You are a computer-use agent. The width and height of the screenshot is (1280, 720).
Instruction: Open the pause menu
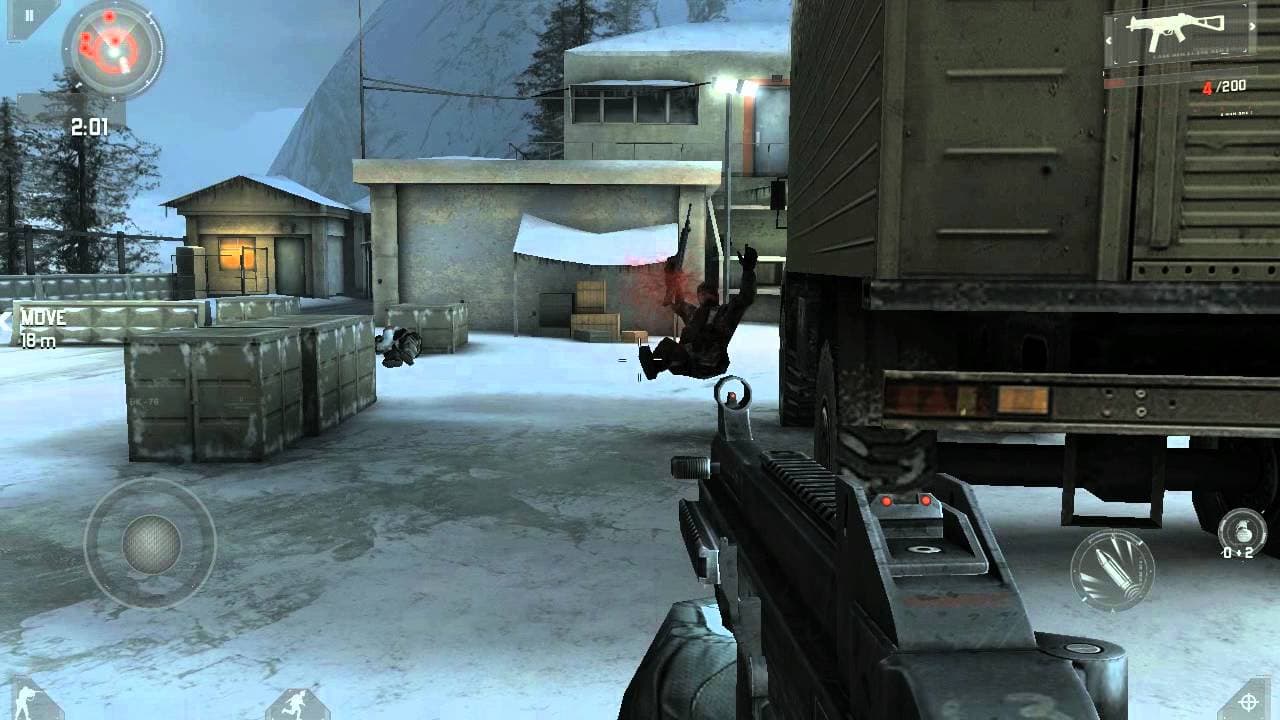28,15
